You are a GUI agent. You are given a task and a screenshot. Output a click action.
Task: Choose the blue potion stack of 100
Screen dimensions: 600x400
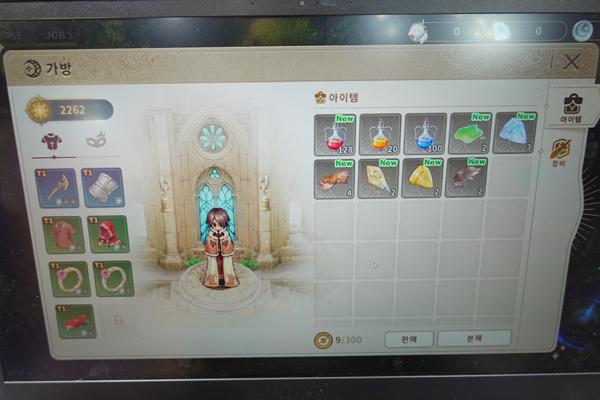point(424,133)
